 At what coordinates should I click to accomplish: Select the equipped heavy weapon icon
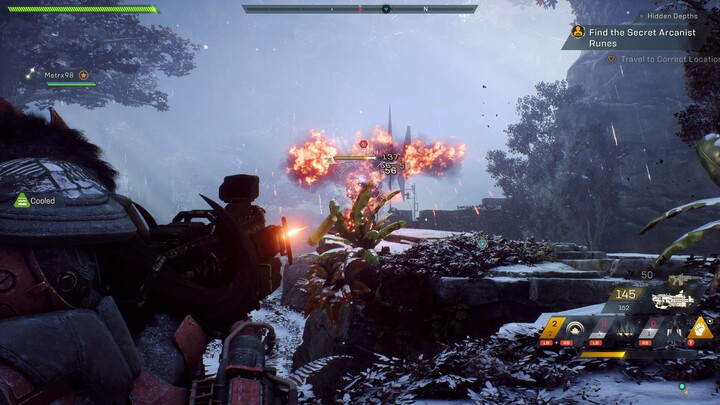pos(671,298)
